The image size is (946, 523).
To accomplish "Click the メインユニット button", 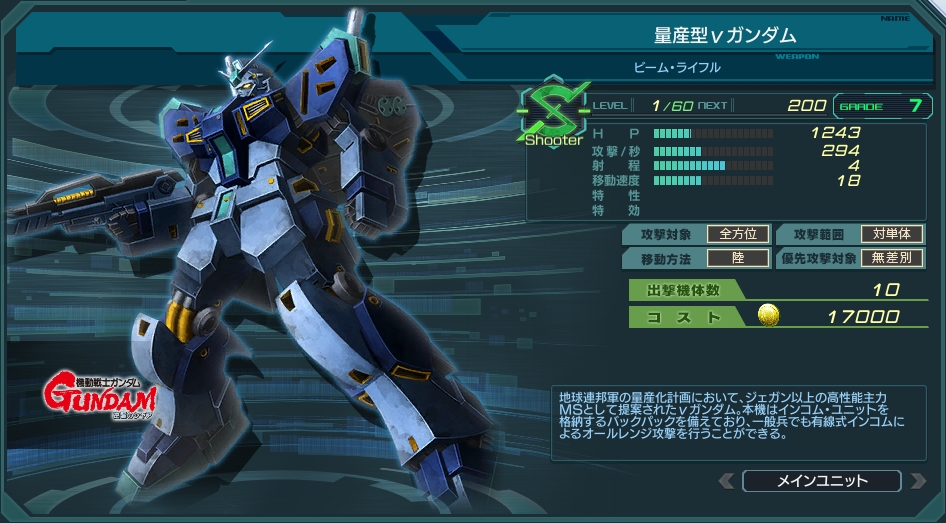I will tap(822, 481).
